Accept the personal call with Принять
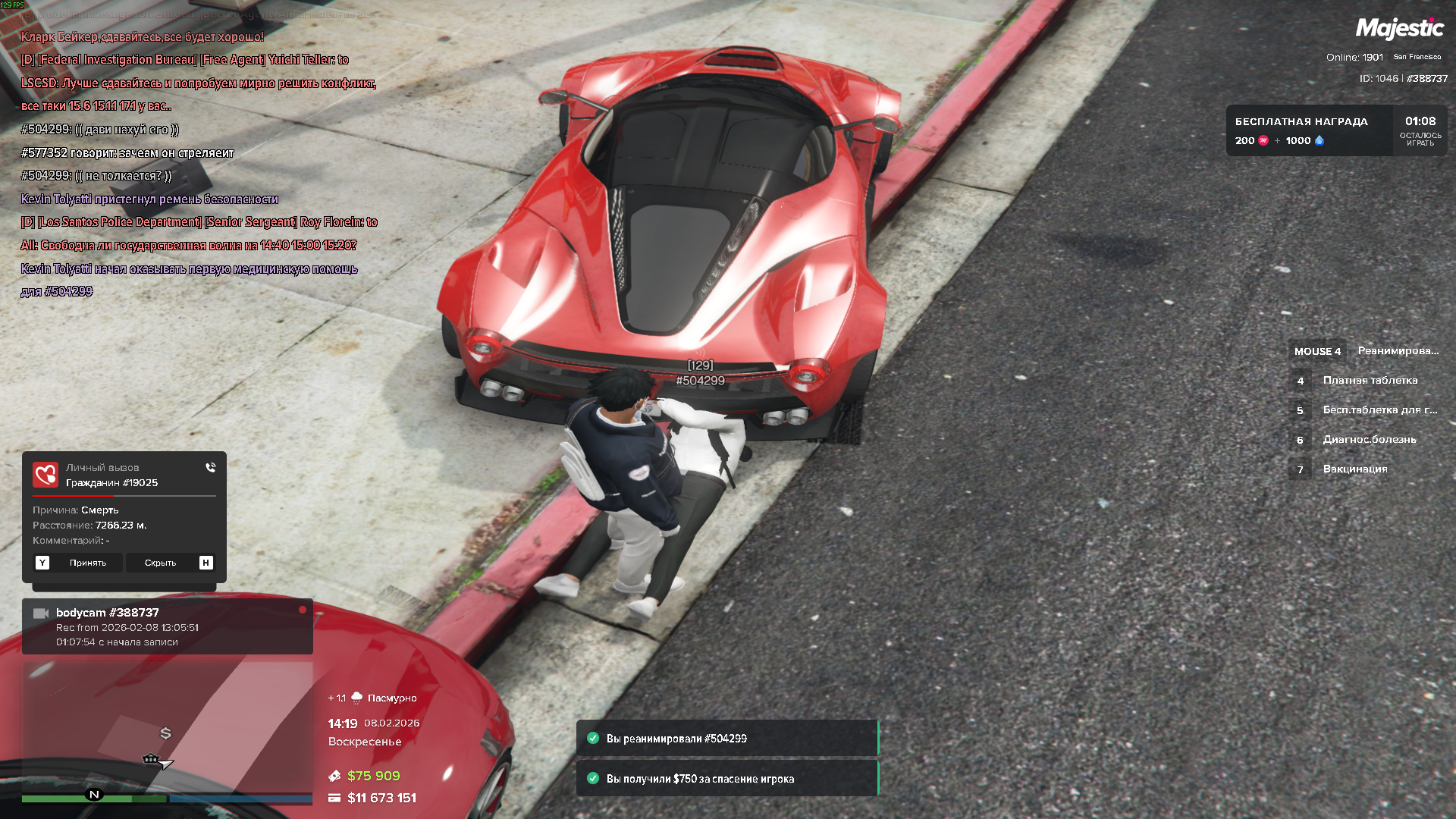Image resolution: width=1456 pixels, height=819 pixels. click(79, 563)
